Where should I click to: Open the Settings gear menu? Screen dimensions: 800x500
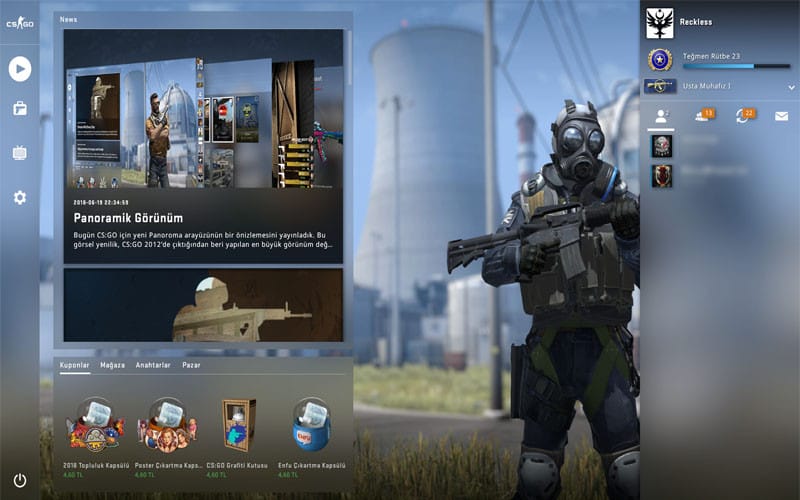coord(20,197)
